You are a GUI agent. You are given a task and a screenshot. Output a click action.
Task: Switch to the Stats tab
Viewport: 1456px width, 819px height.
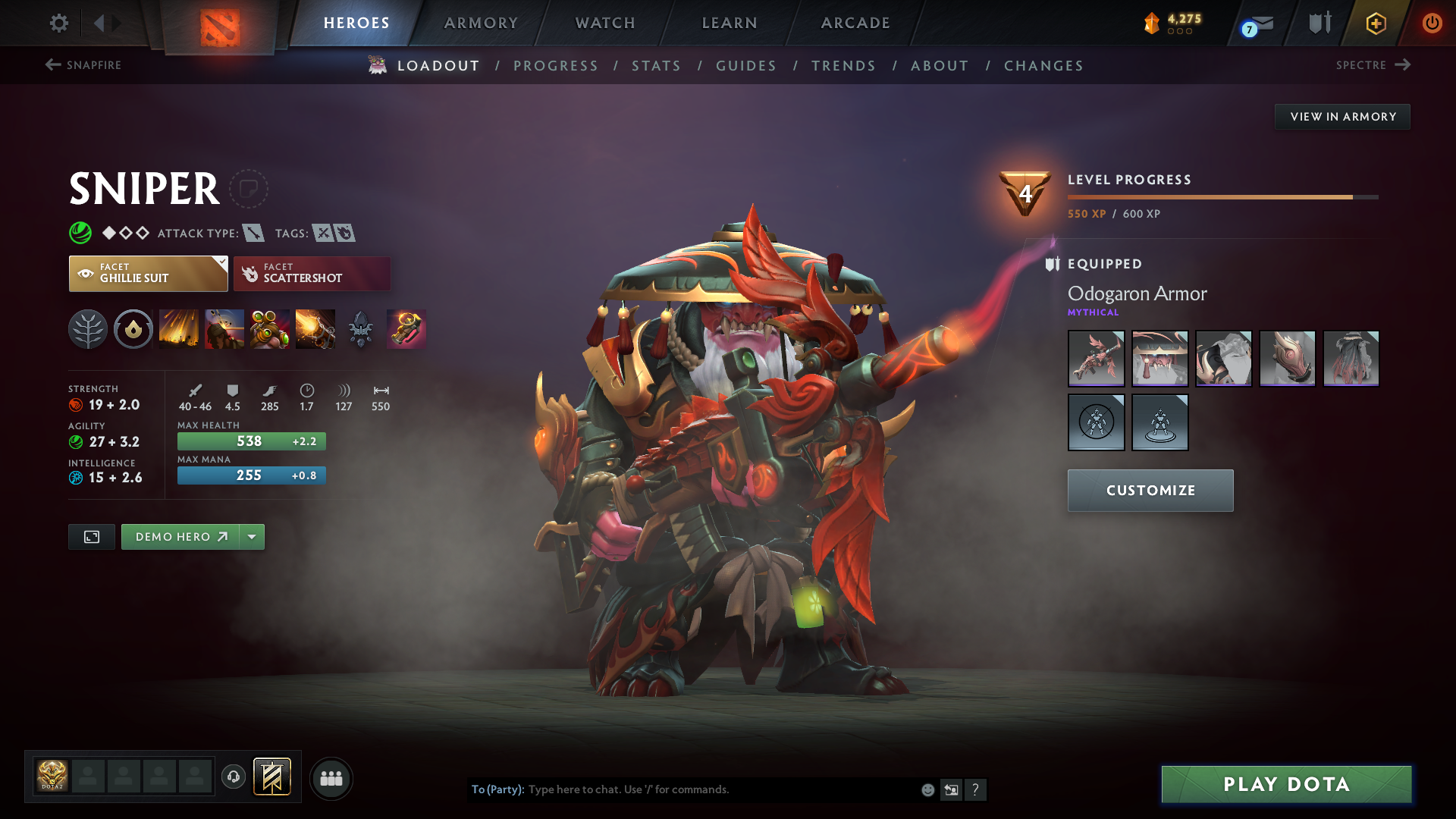656,66
